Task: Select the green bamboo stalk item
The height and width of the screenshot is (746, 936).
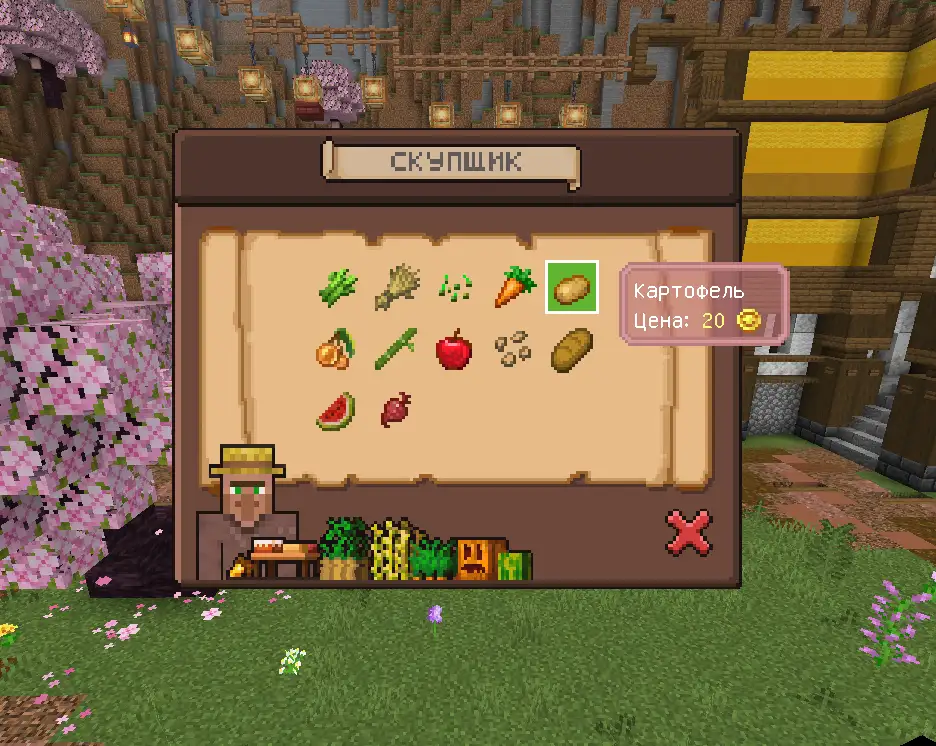Action: pos(395,349)
